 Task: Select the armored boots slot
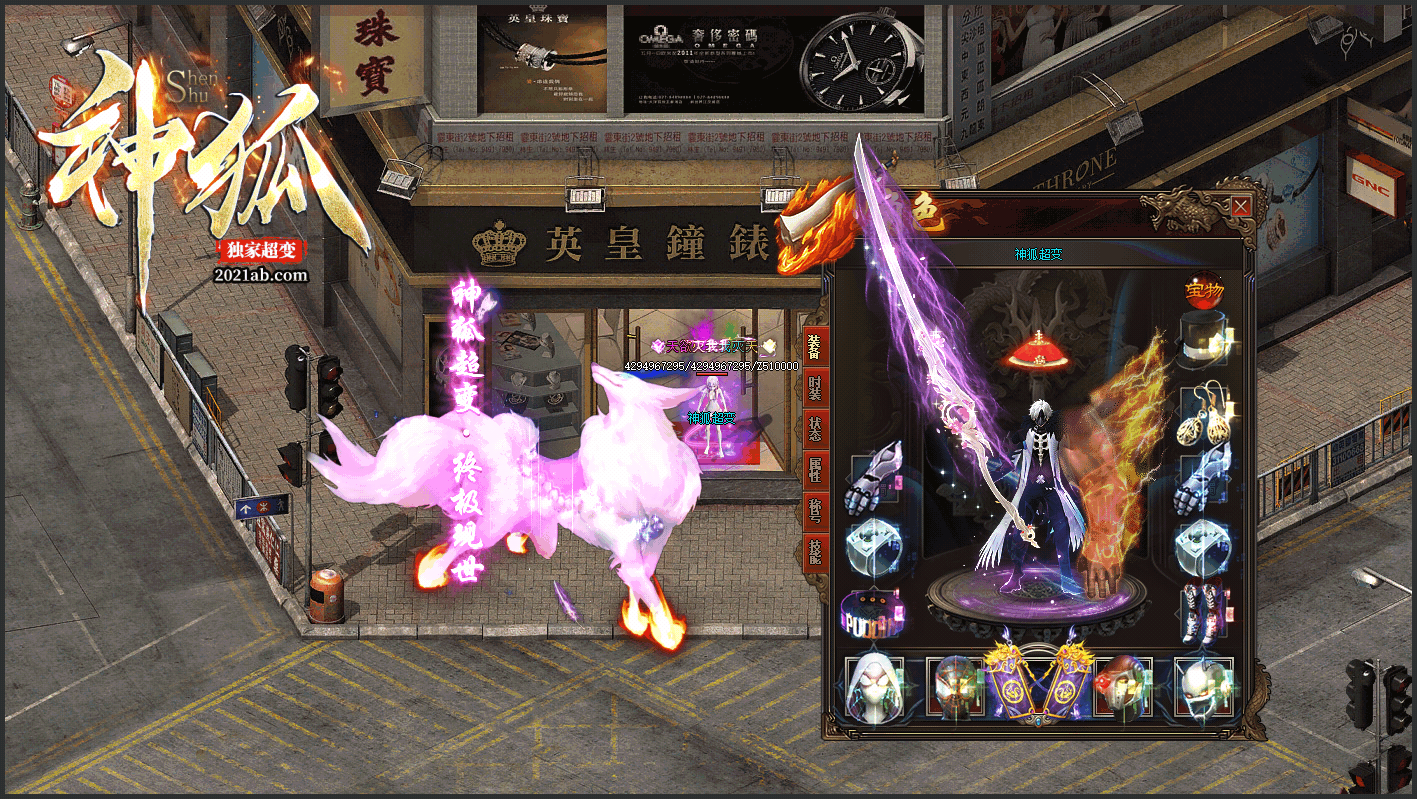click(x=1204, y=612)
